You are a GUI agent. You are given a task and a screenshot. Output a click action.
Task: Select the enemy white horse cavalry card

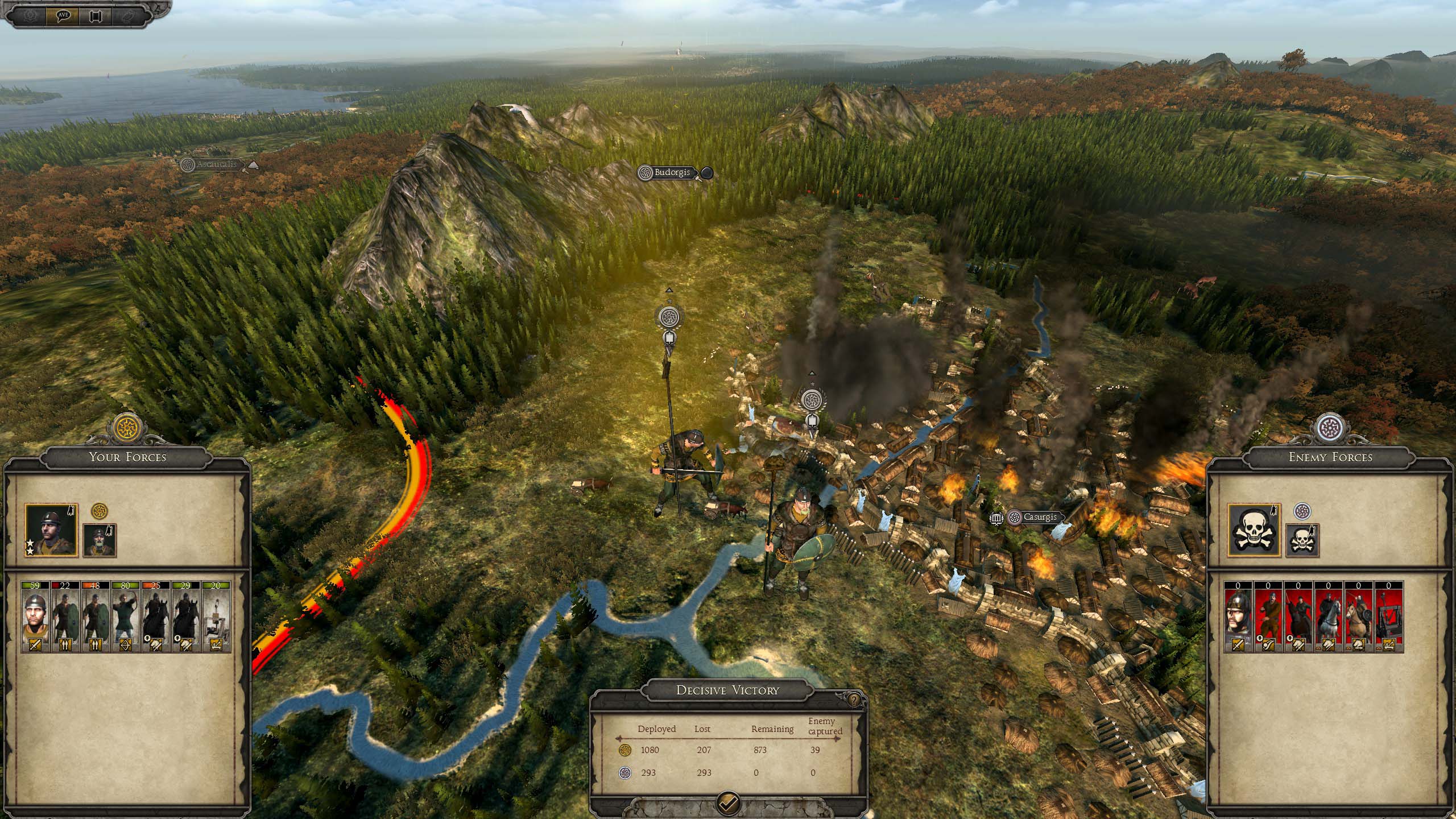[x=1328, y=617]
